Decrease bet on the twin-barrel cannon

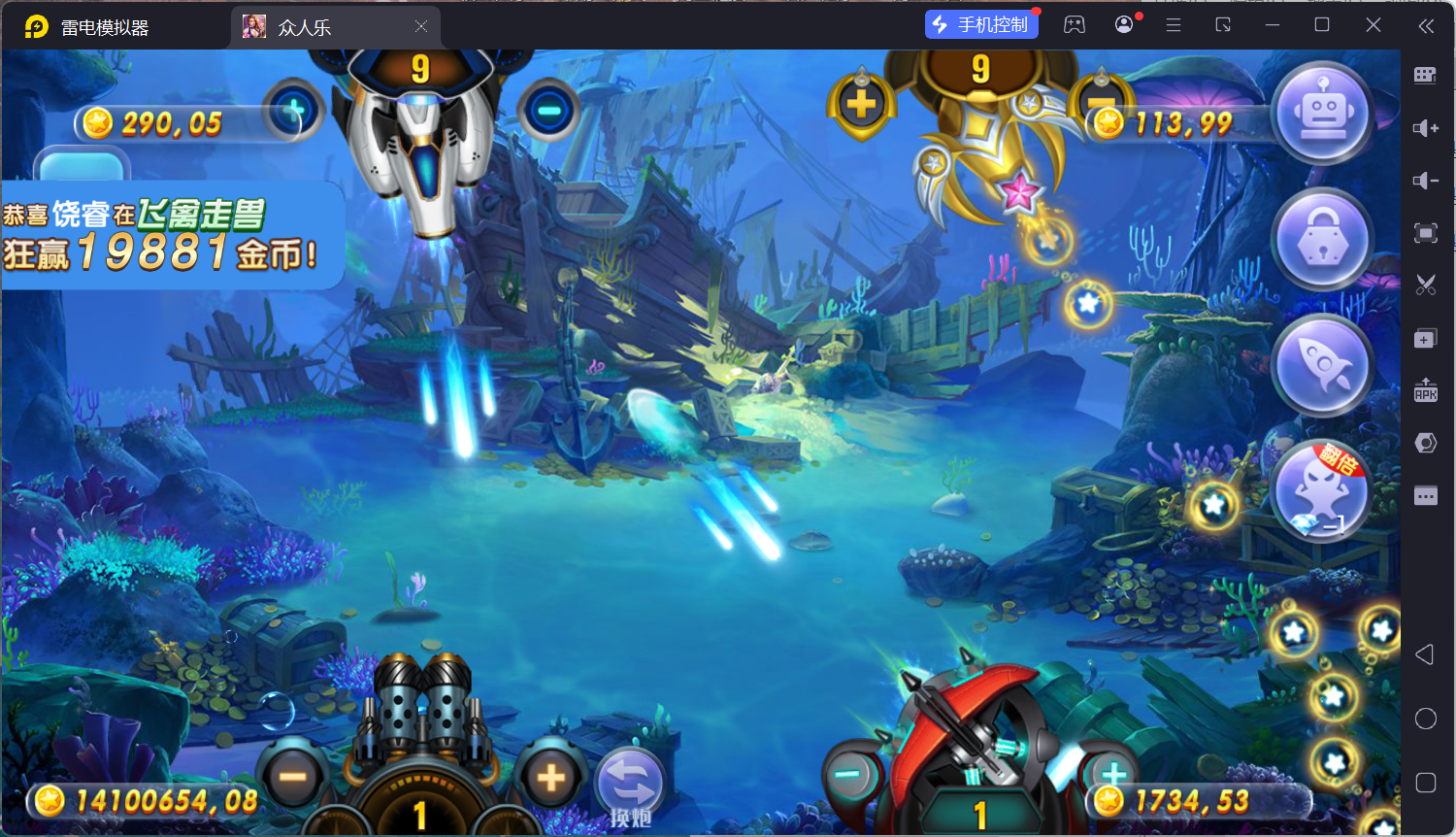[292, 777]
